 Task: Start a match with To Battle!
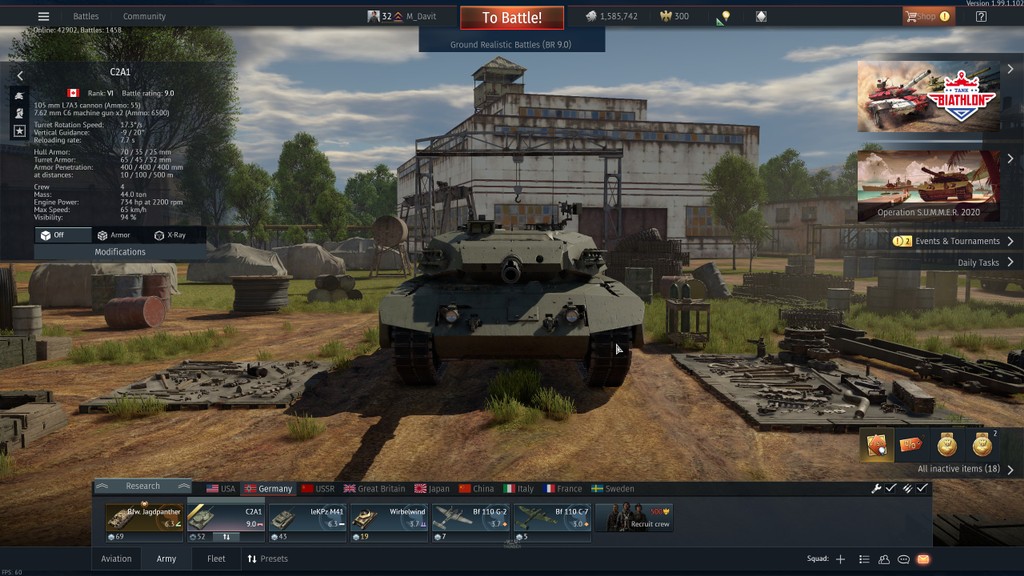click(x=512, y=17)
